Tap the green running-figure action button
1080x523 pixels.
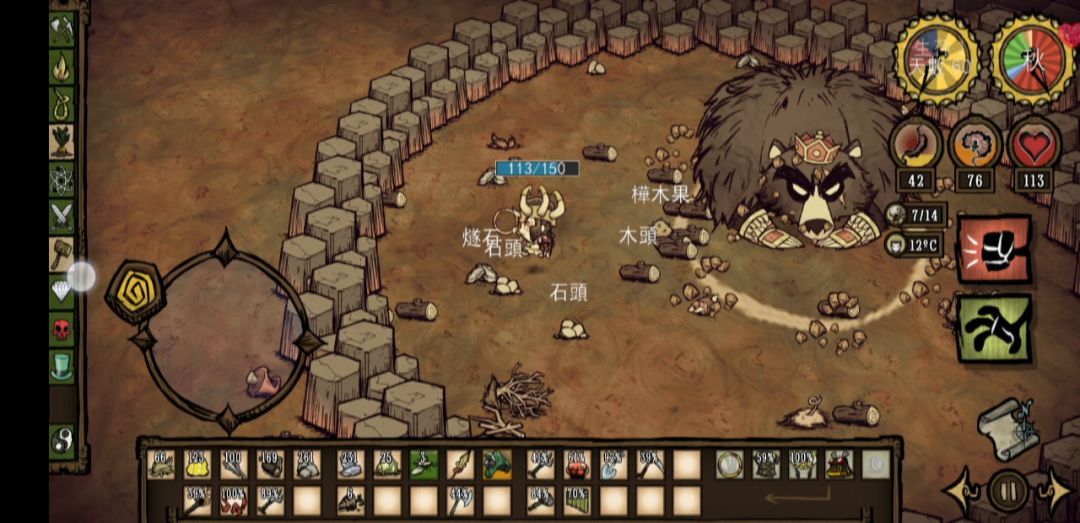(x=994, y=327)
